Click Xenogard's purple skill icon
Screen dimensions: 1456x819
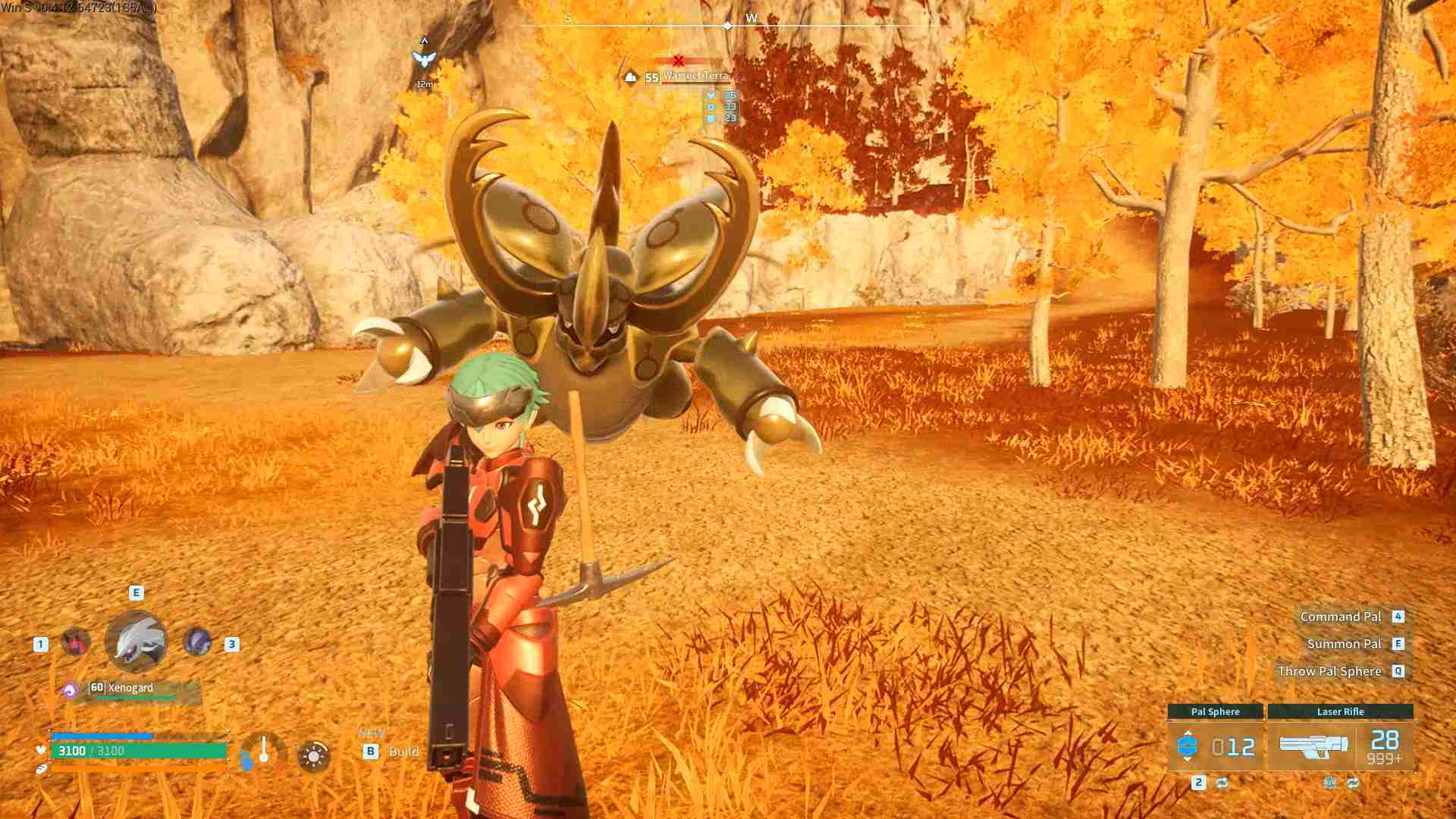point(70,690)
